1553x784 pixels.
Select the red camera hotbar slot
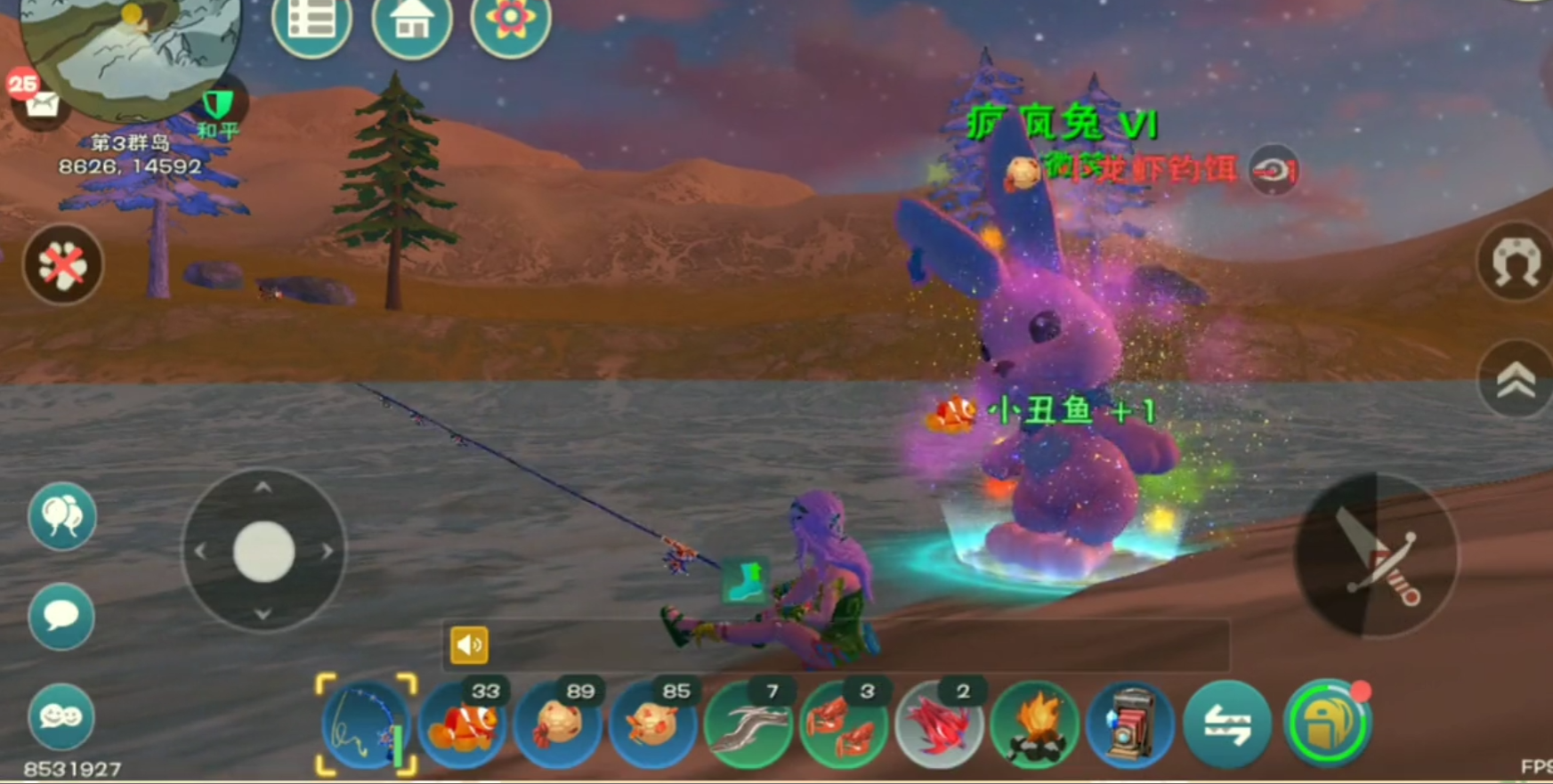point(1129,724)
